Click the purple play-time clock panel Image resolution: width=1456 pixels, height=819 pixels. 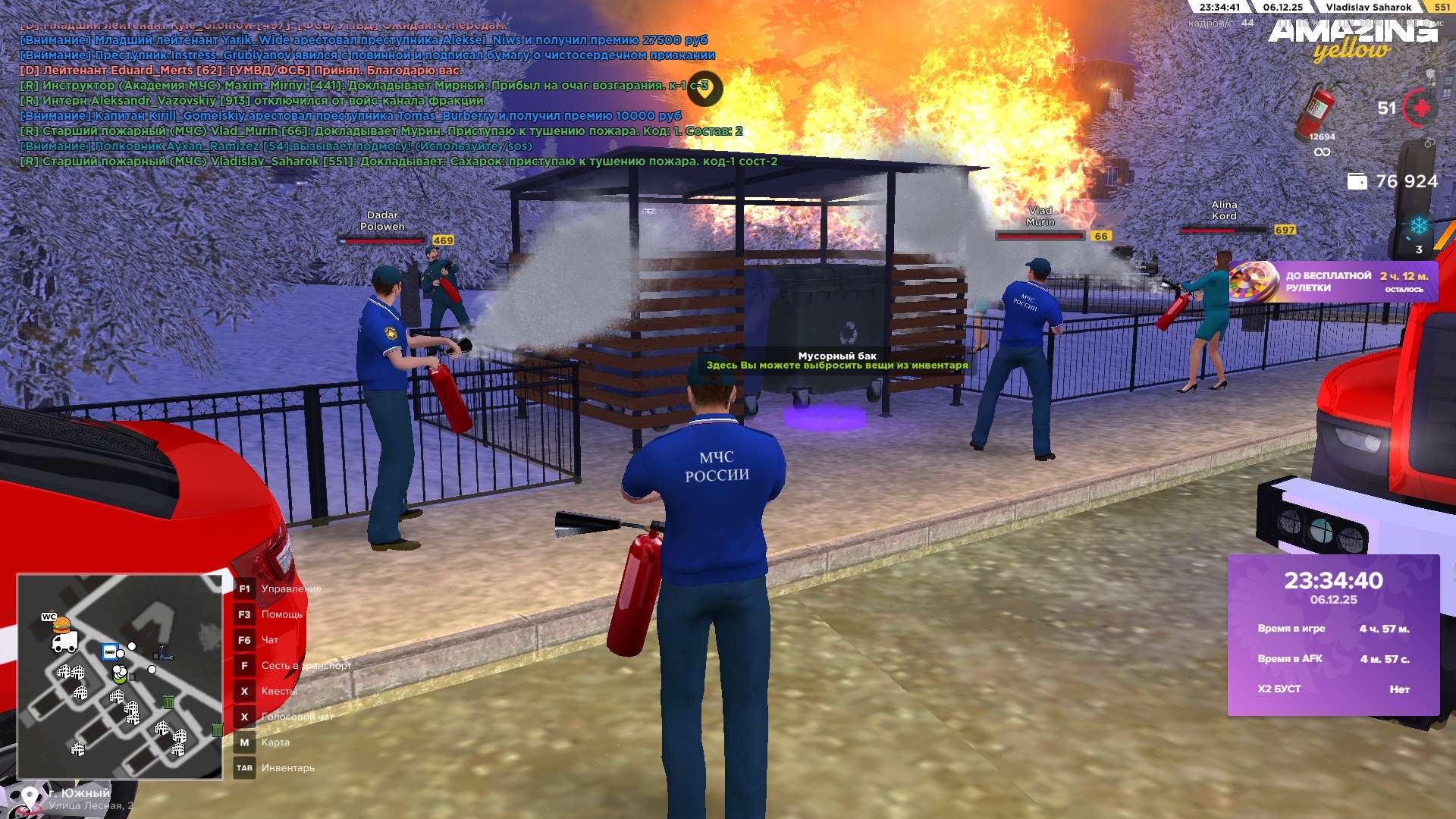[x=1333, y=635]
